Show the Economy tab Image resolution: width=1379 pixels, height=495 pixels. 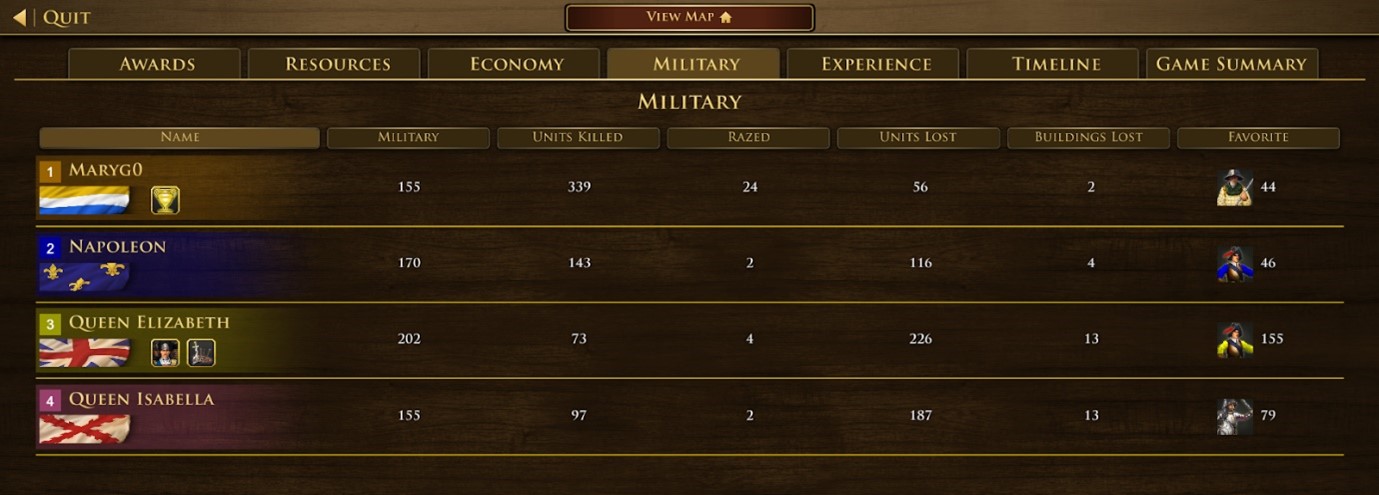click(x=516, y=64)
